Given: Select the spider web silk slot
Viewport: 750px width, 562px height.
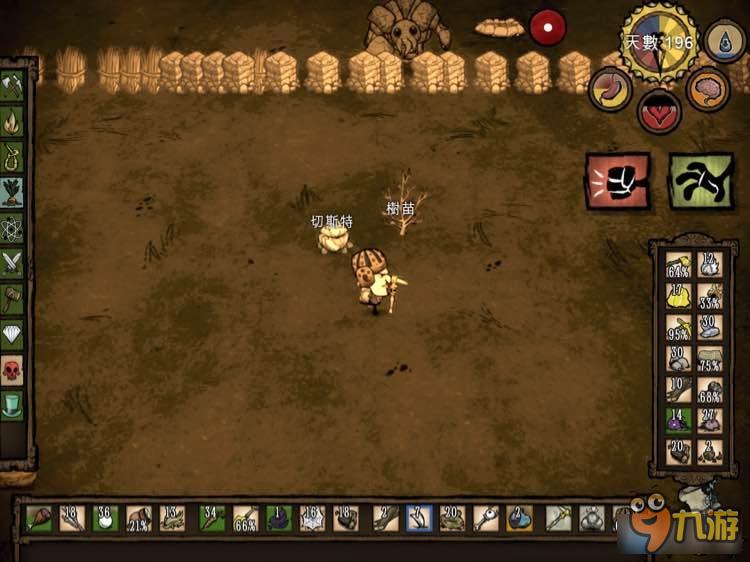Looking at the screenshot, I should click(x=315, y=518).
